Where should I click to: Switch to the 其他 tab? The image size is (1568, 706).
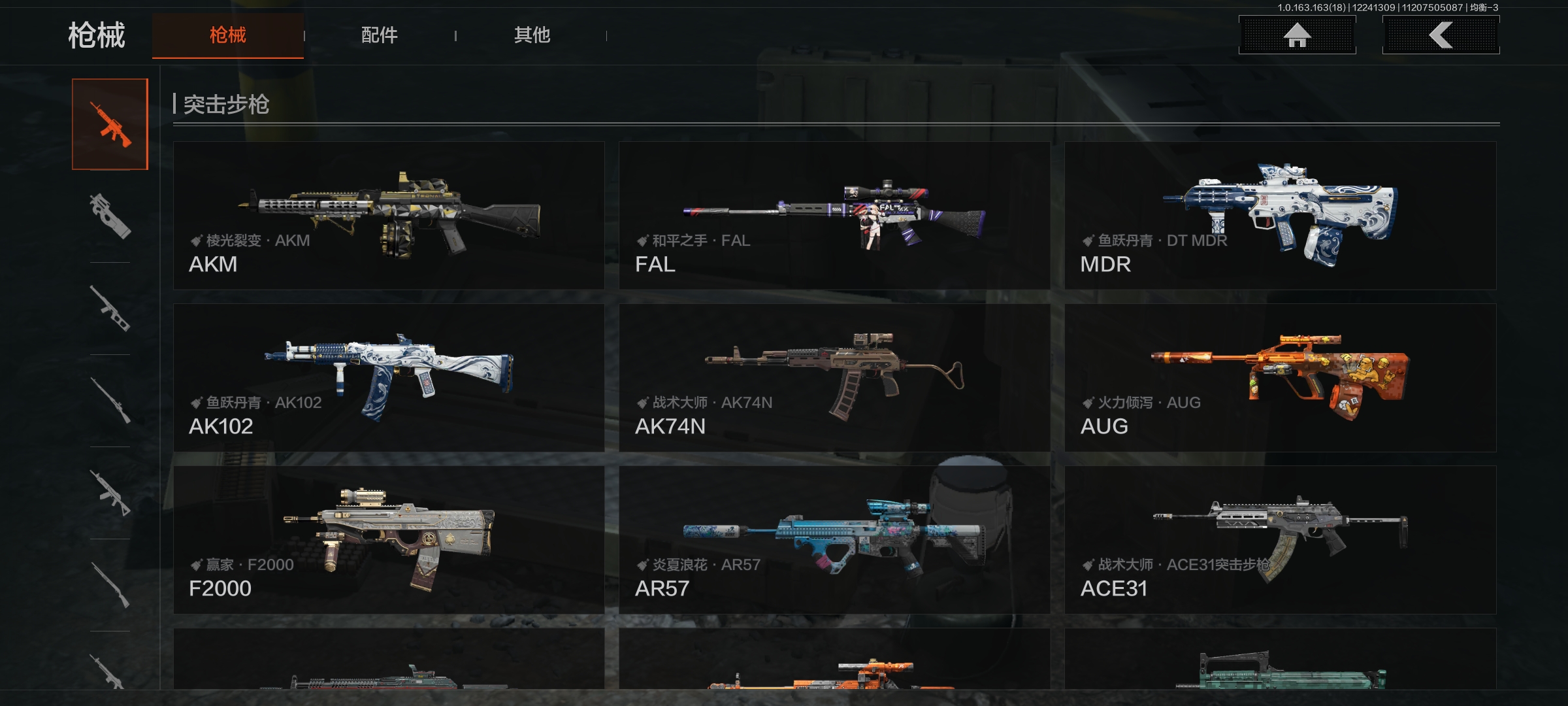[532, 35]
